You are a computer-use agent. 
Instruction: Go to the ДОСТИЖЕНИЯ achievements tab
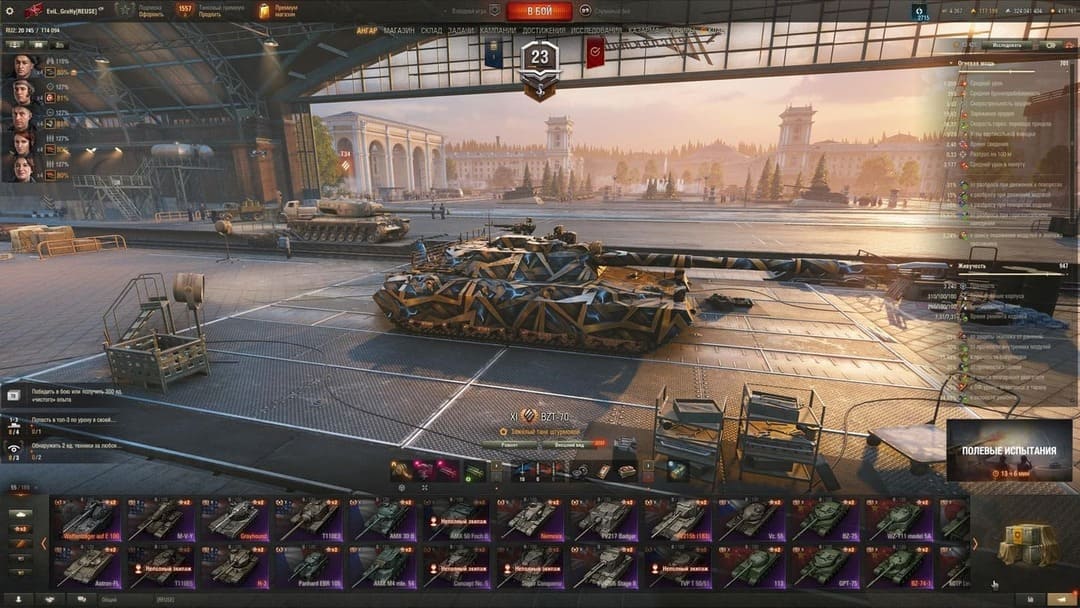543,30
